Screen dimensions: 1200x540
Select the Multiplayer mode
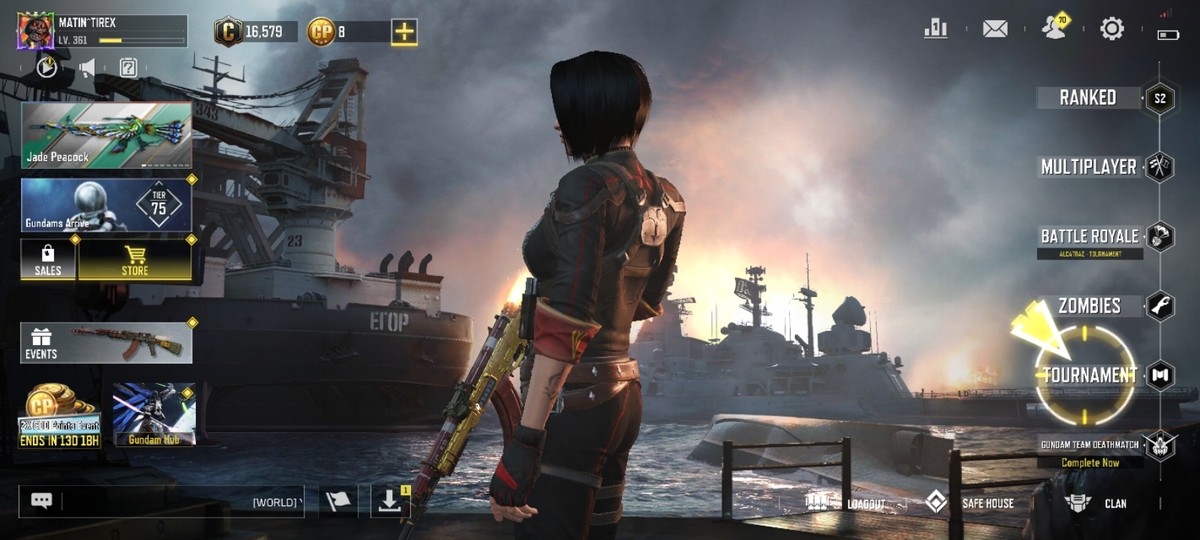(x=1089, y=167)
